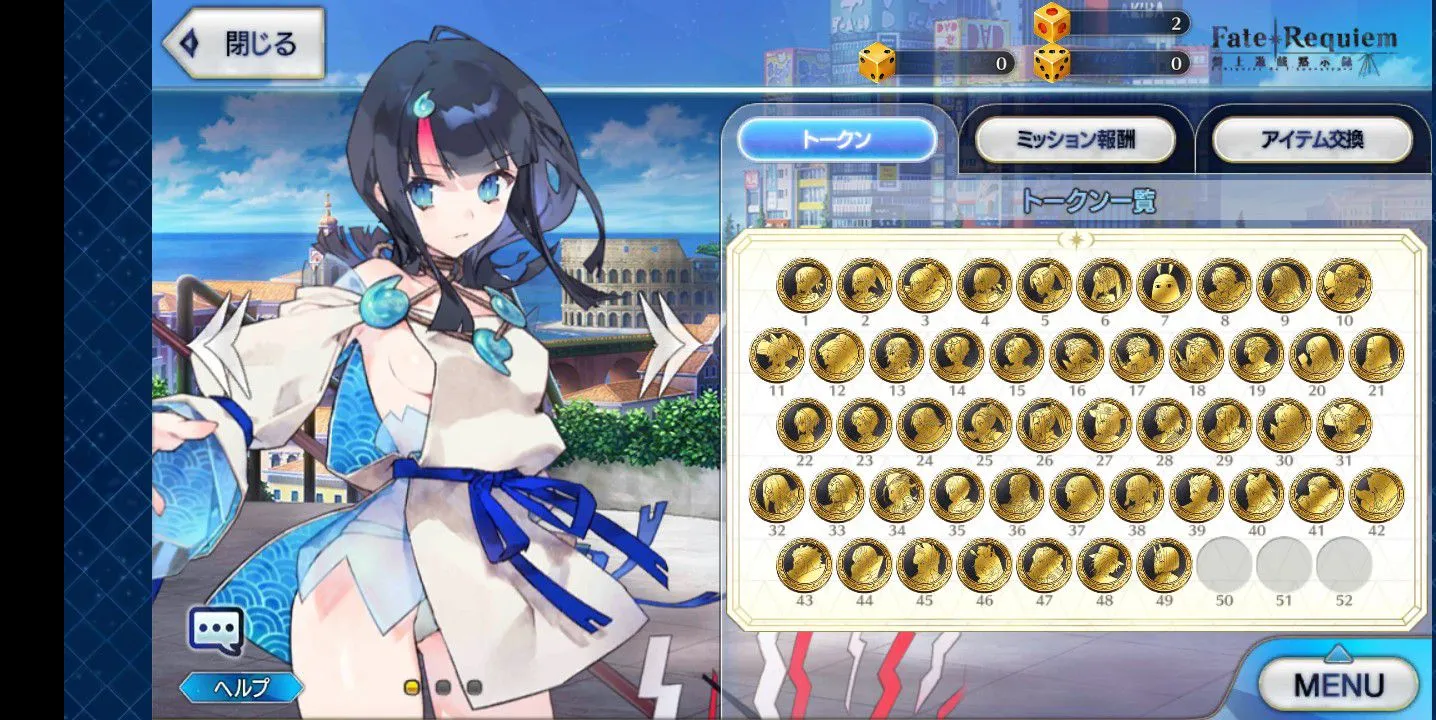The image size is (1436, 720).
Task: Select the rabbit-eared token number 7
Action: pos(1164,285)
